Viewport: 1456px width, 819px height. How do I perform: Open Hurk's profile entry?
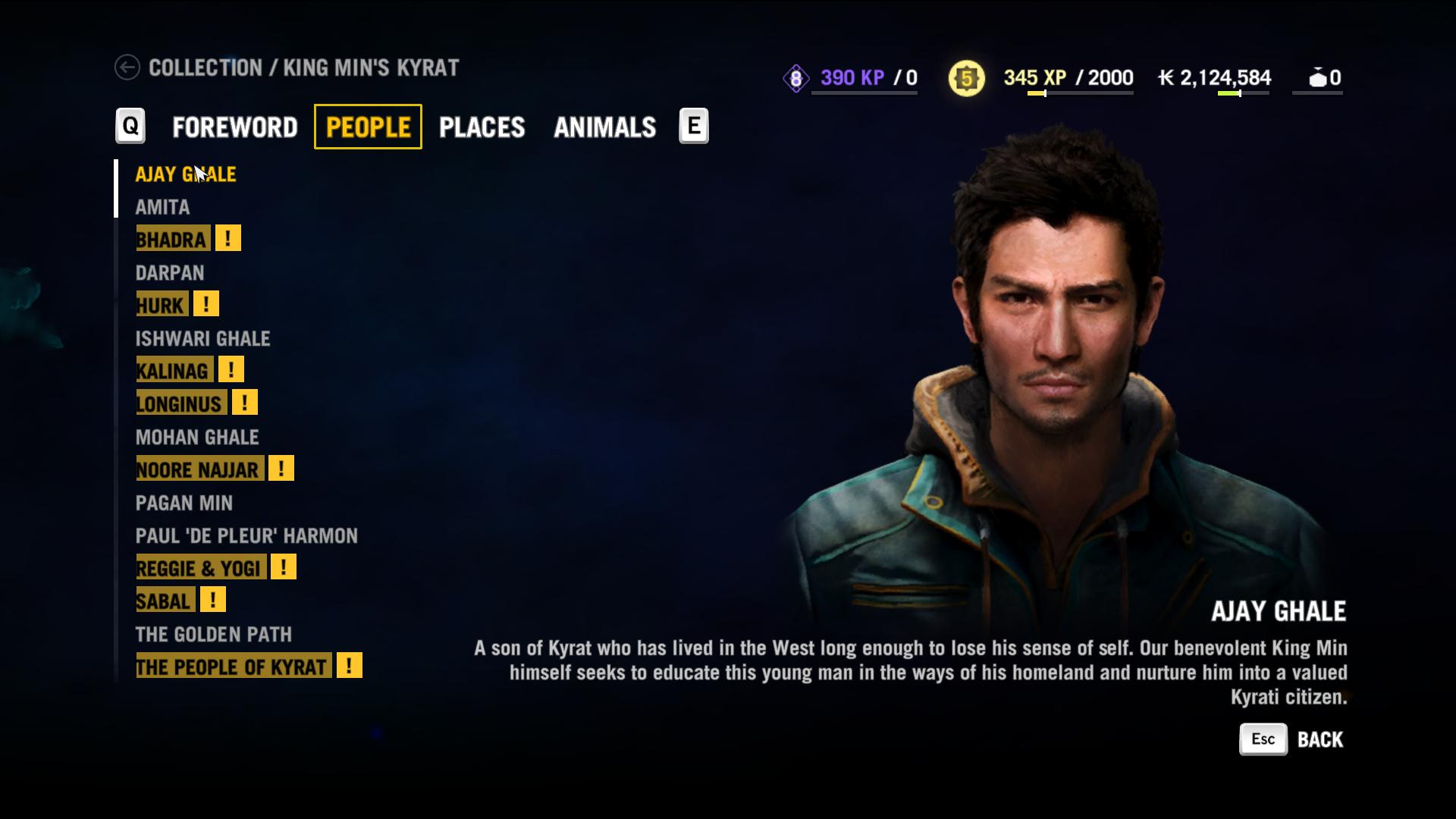(161, 306)
